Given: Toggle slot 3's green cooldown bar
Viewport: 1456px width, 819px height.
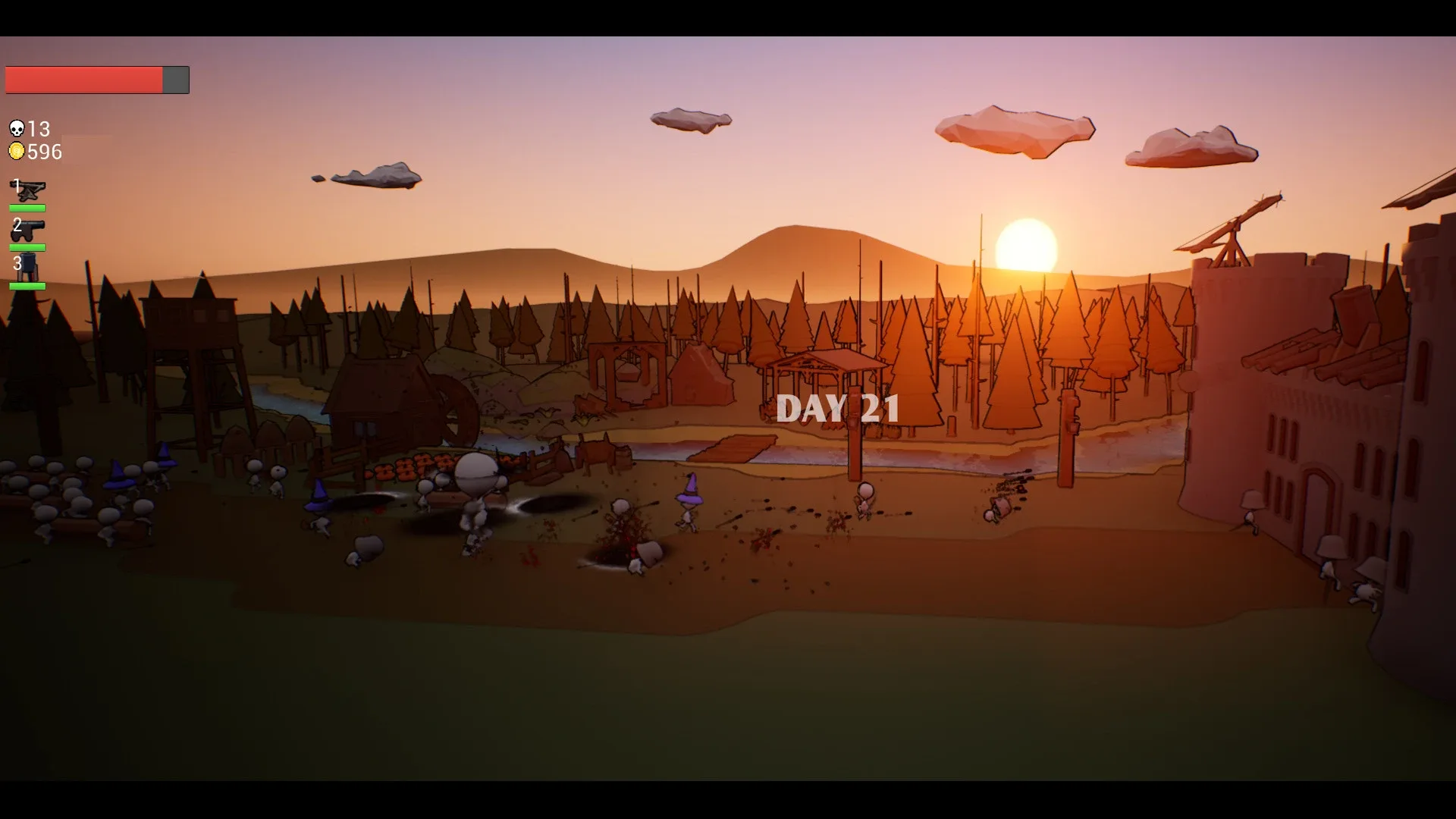Looking at the screenshot, I should click(27, 287).
